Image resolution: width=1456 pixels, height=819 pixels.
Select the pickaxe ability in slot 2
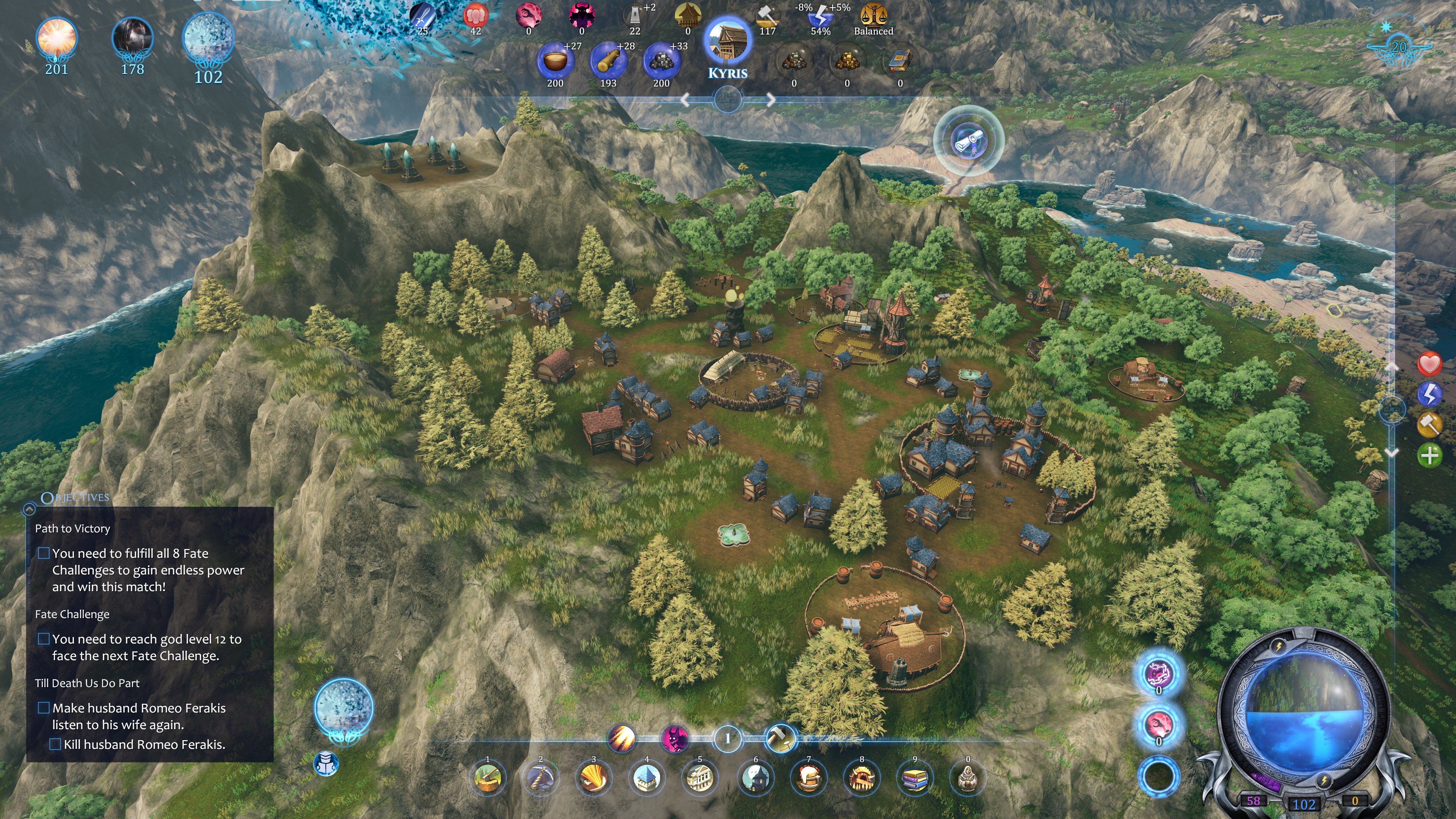pos(541,779)
